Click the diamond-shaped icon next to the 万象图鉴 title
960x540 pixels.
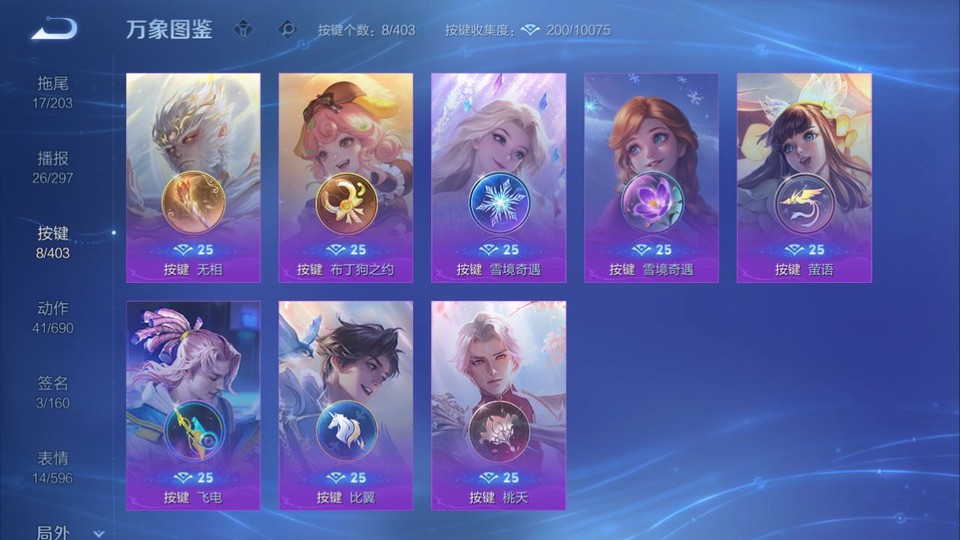243,29
